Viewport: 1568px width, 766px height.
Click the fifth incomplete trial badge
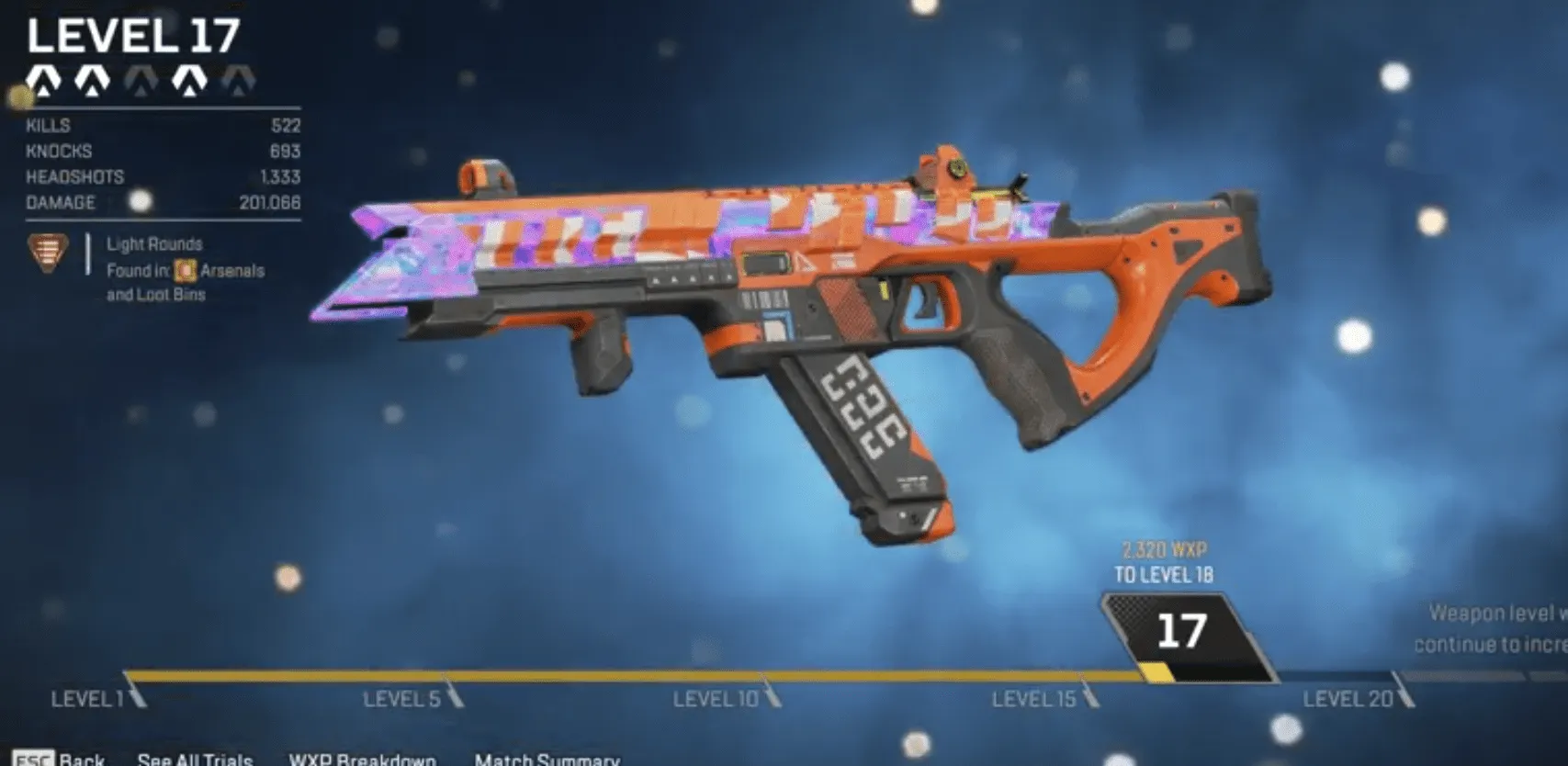[x=239, y=83]
